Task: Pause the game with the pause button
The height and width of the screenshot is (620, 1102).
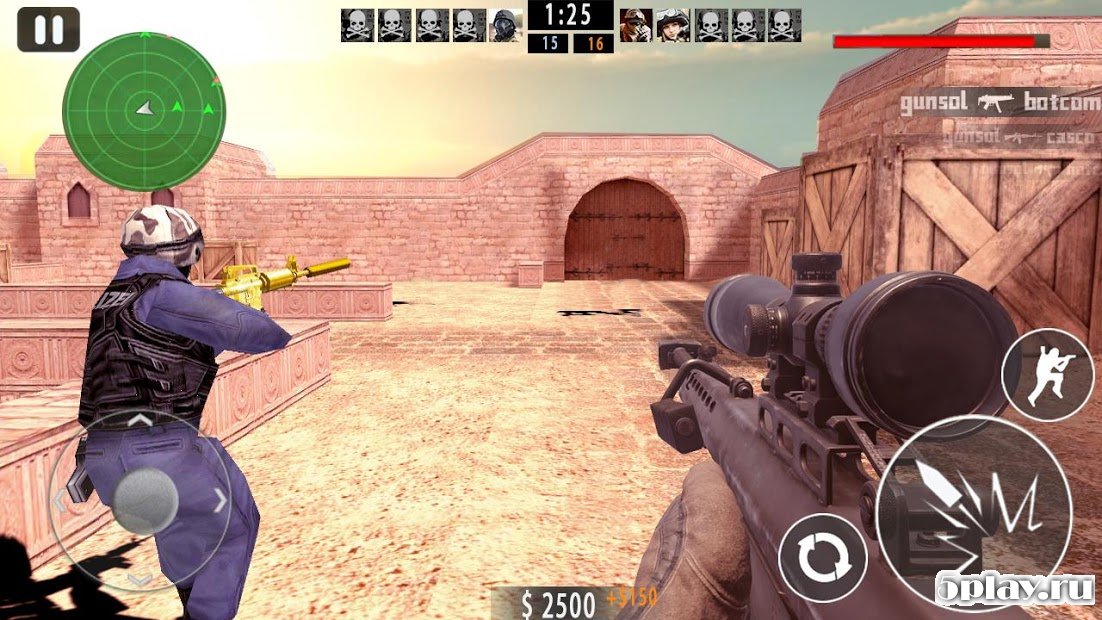Action: point(48,30)
